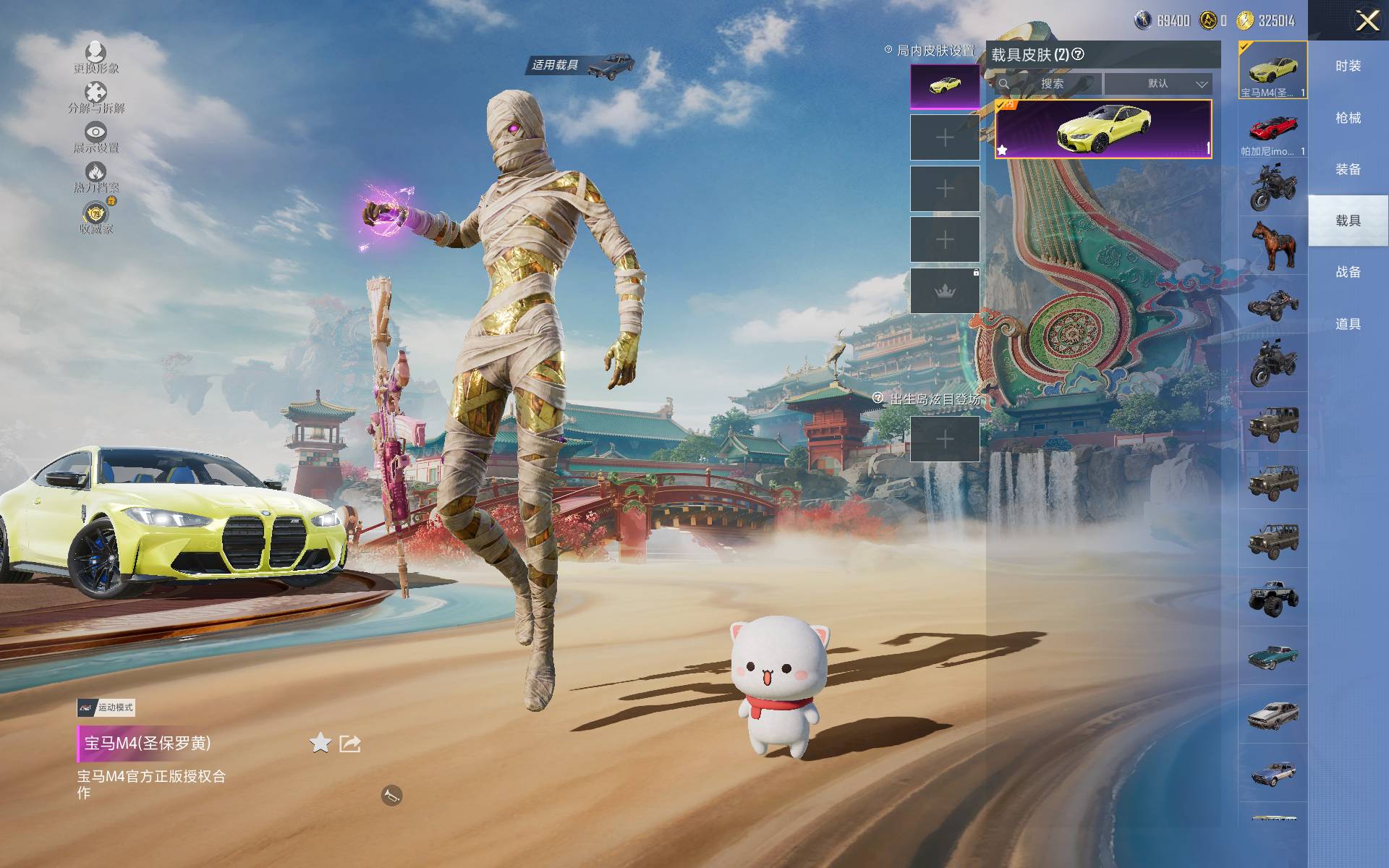
Task: Open the 默认 sort dropdown
Action: (x=1157, y=84)
